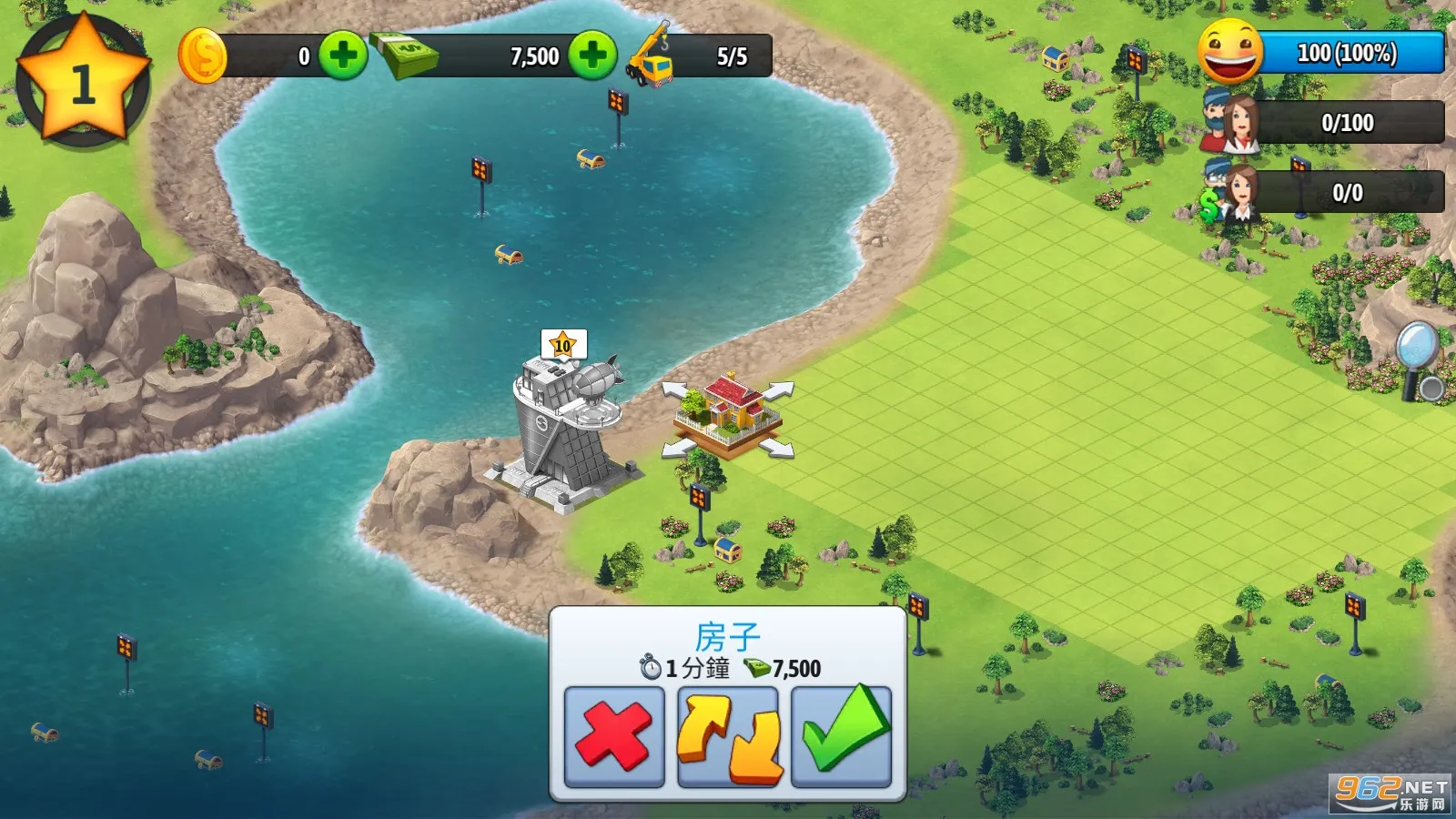Viewport: 1456px width, 819px height.
Task: Tap the gold coin currency icon
Action: click(x=205, y=55)
